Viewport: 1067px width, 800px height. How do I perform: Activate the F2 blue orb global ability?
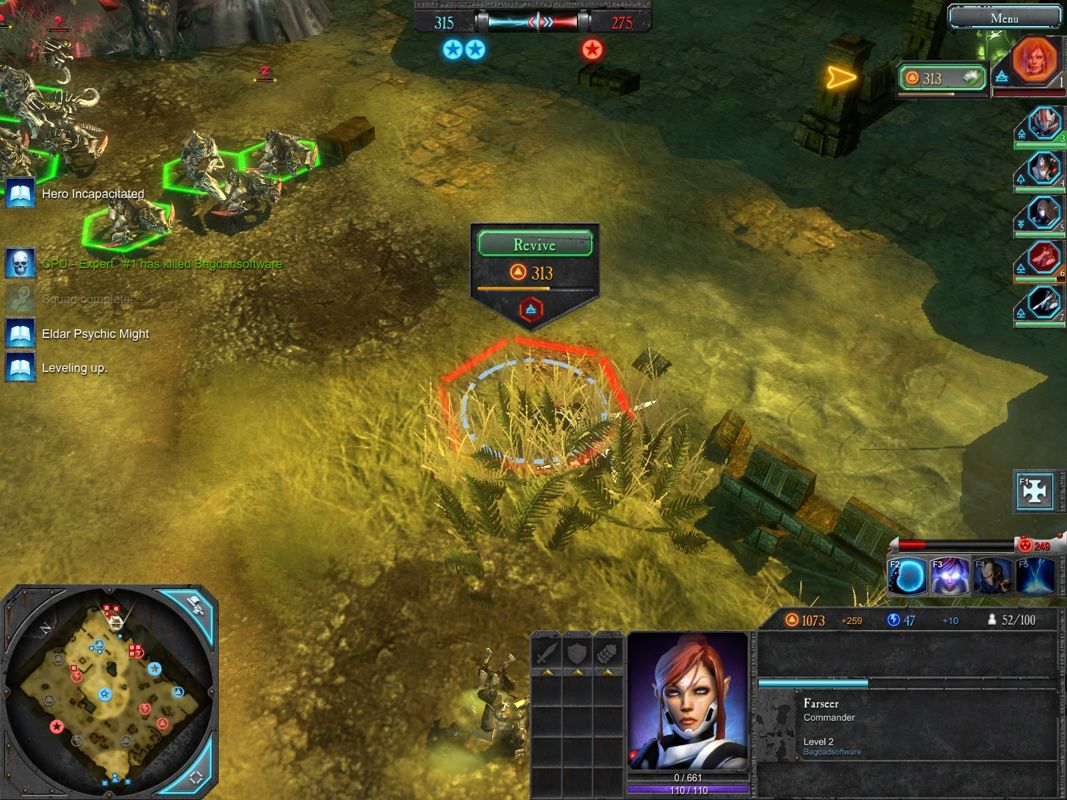(908, 577)
